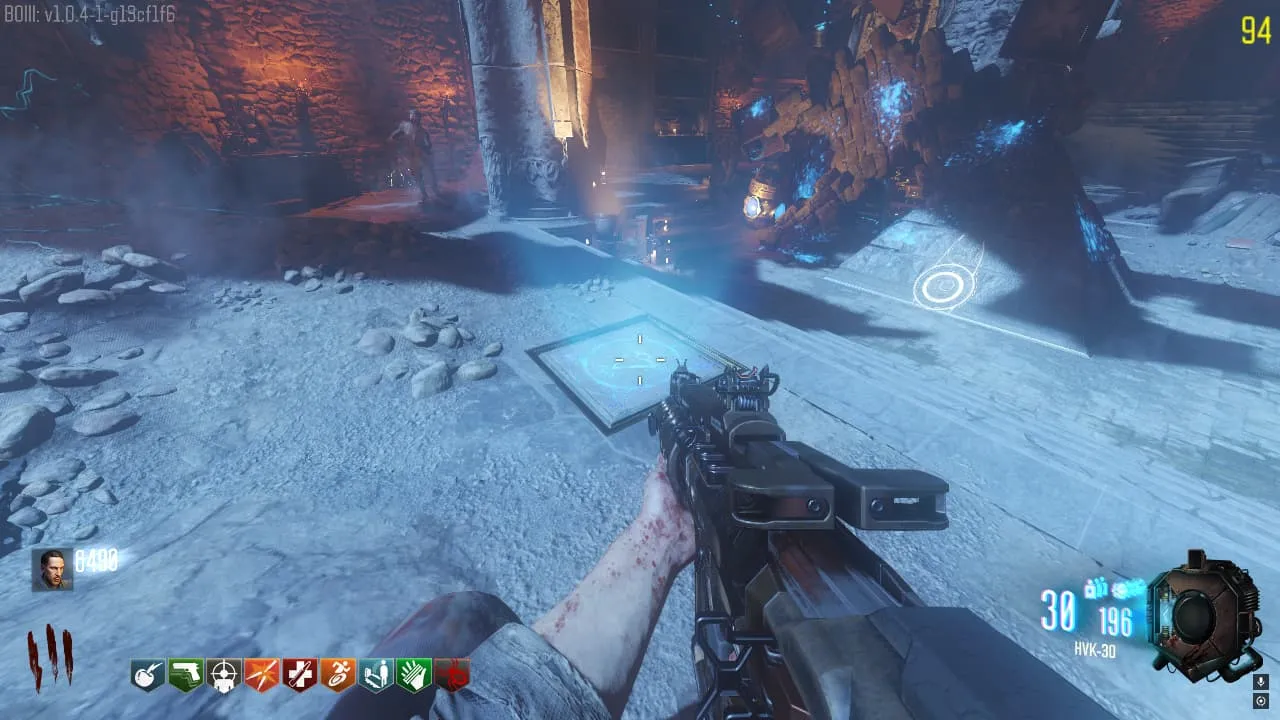Click the Deadshot crosshair-on-figure perk icon

[223, 675]
